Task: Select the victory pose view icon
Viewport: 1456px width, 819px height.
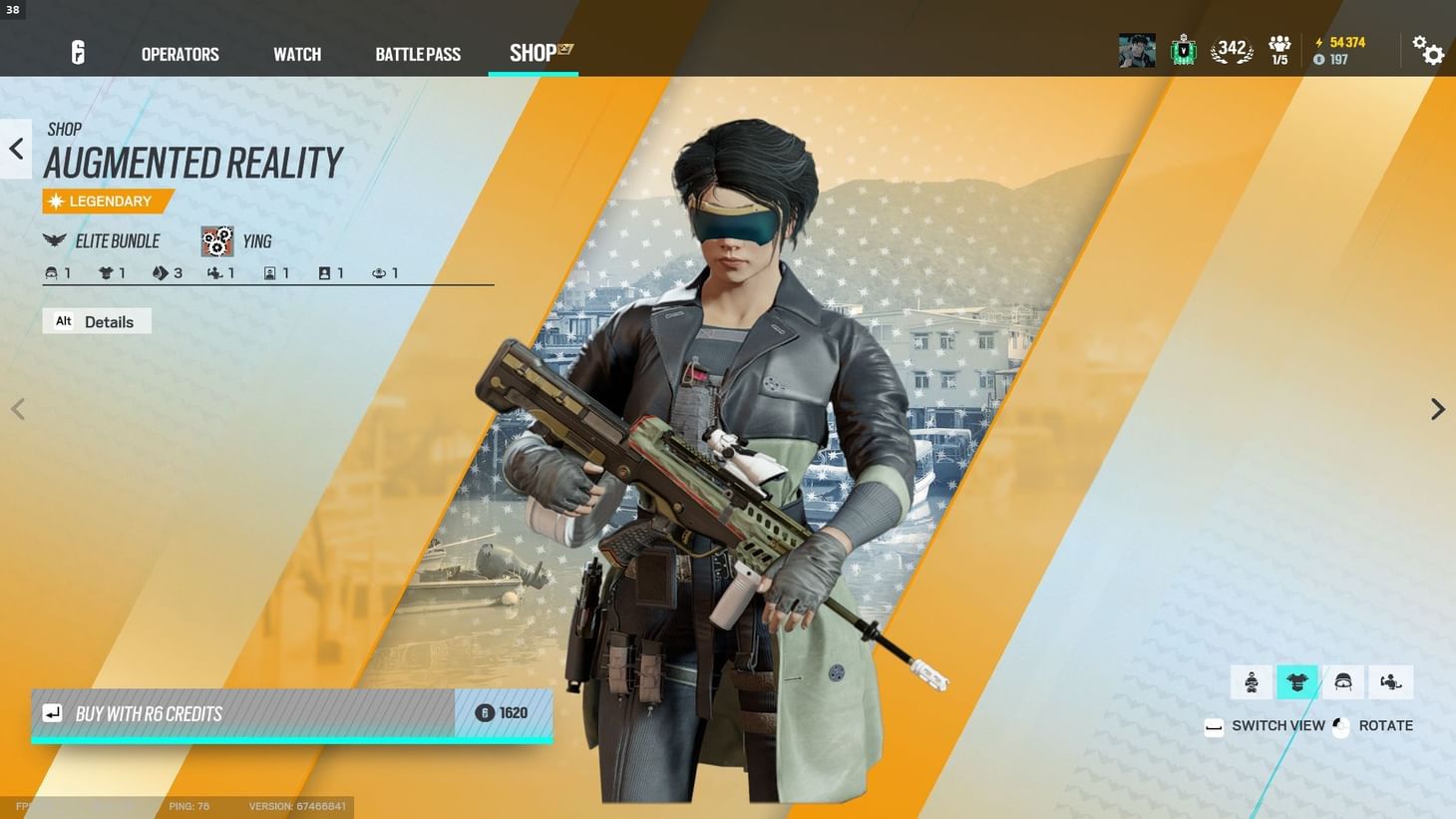Action: [x=1390, y=681]
